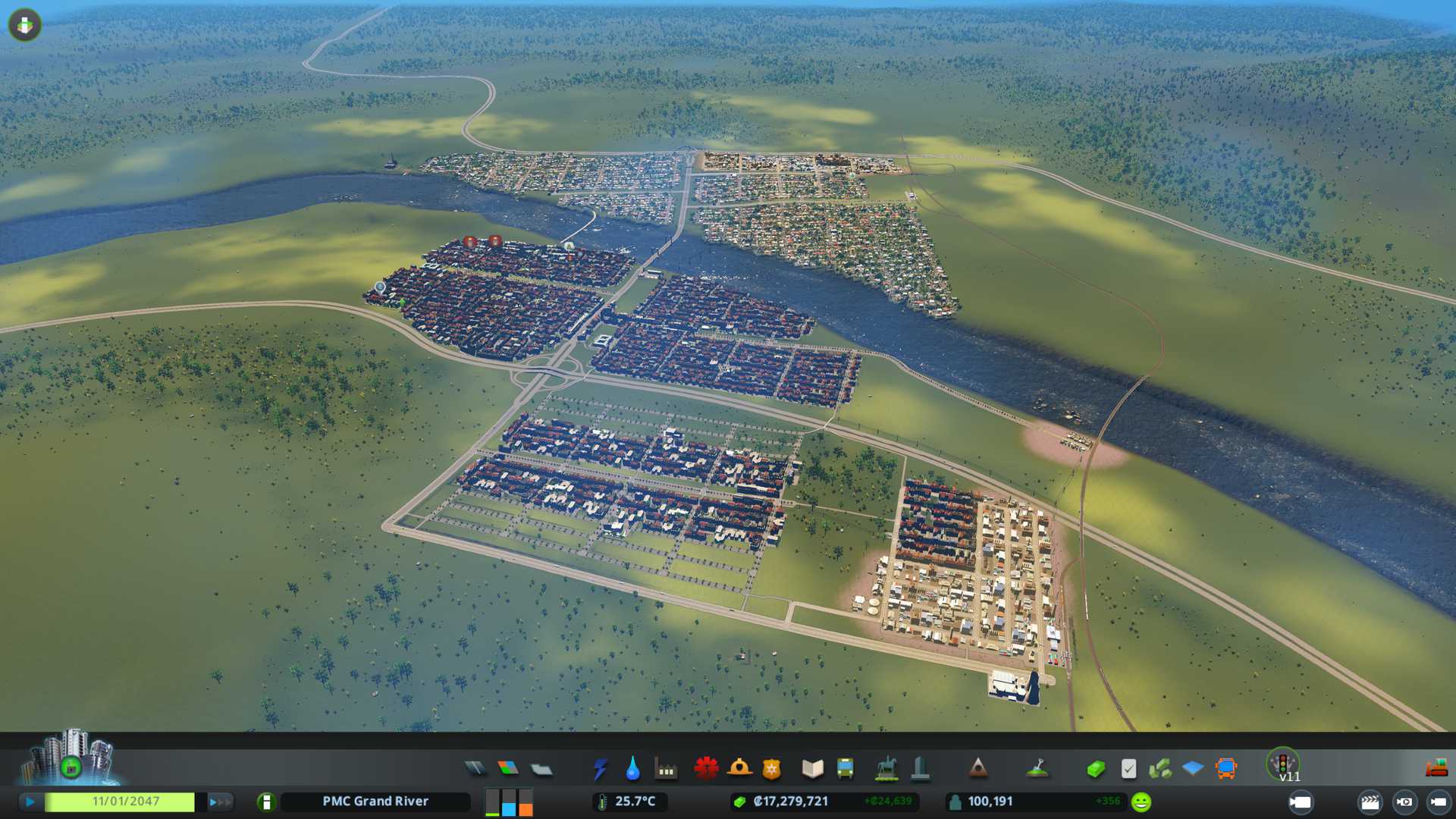Open the Landscaping shovel menu
1456x819 pixels.
[x=1037, y=769]
